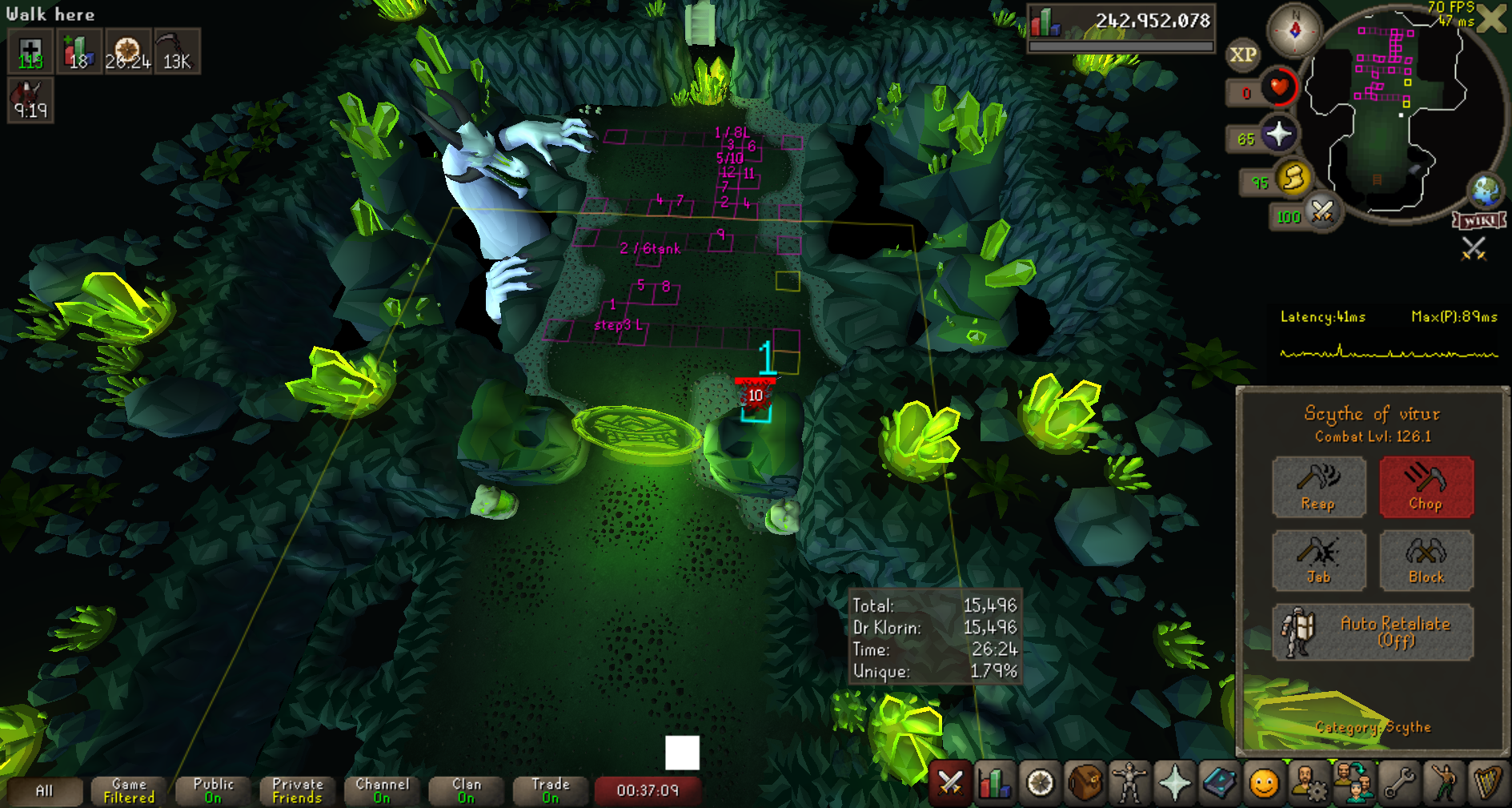Select the Block attack style
Viewport: 1512px width, 808px height.
[x=1426, y=560]
